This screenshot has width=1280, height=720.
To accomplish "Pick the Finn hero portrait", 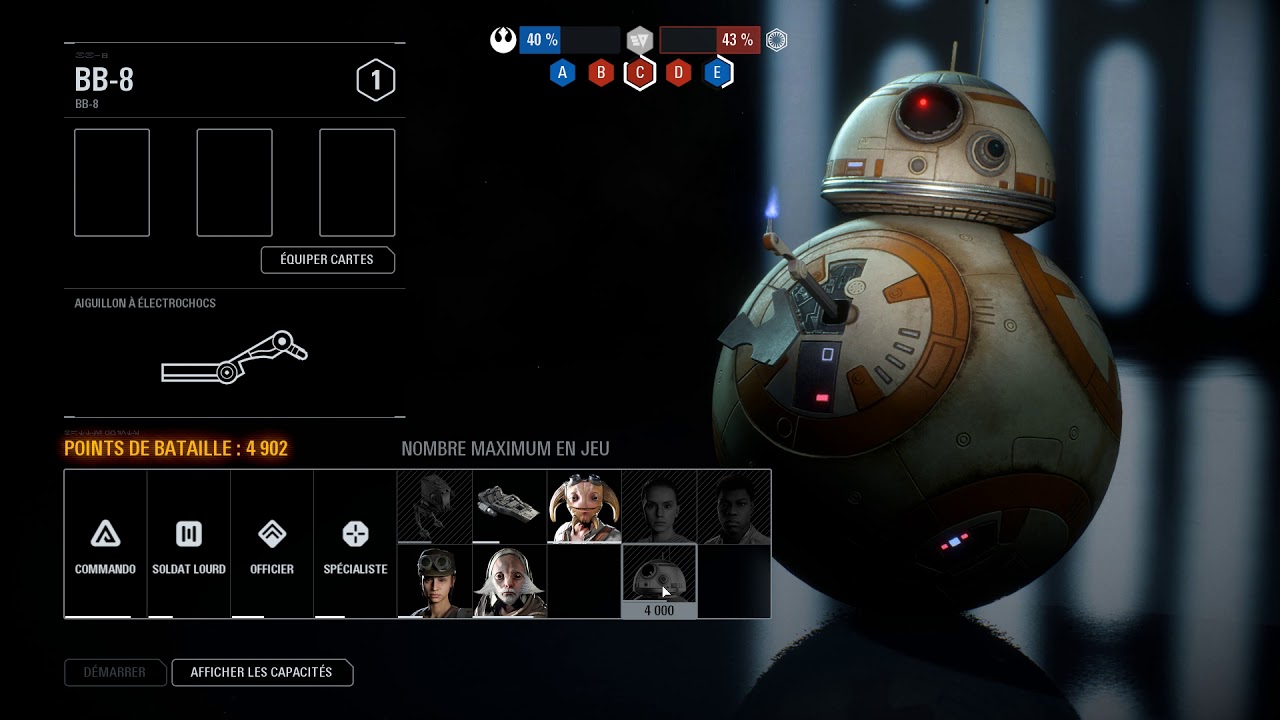I will point(734,507).
